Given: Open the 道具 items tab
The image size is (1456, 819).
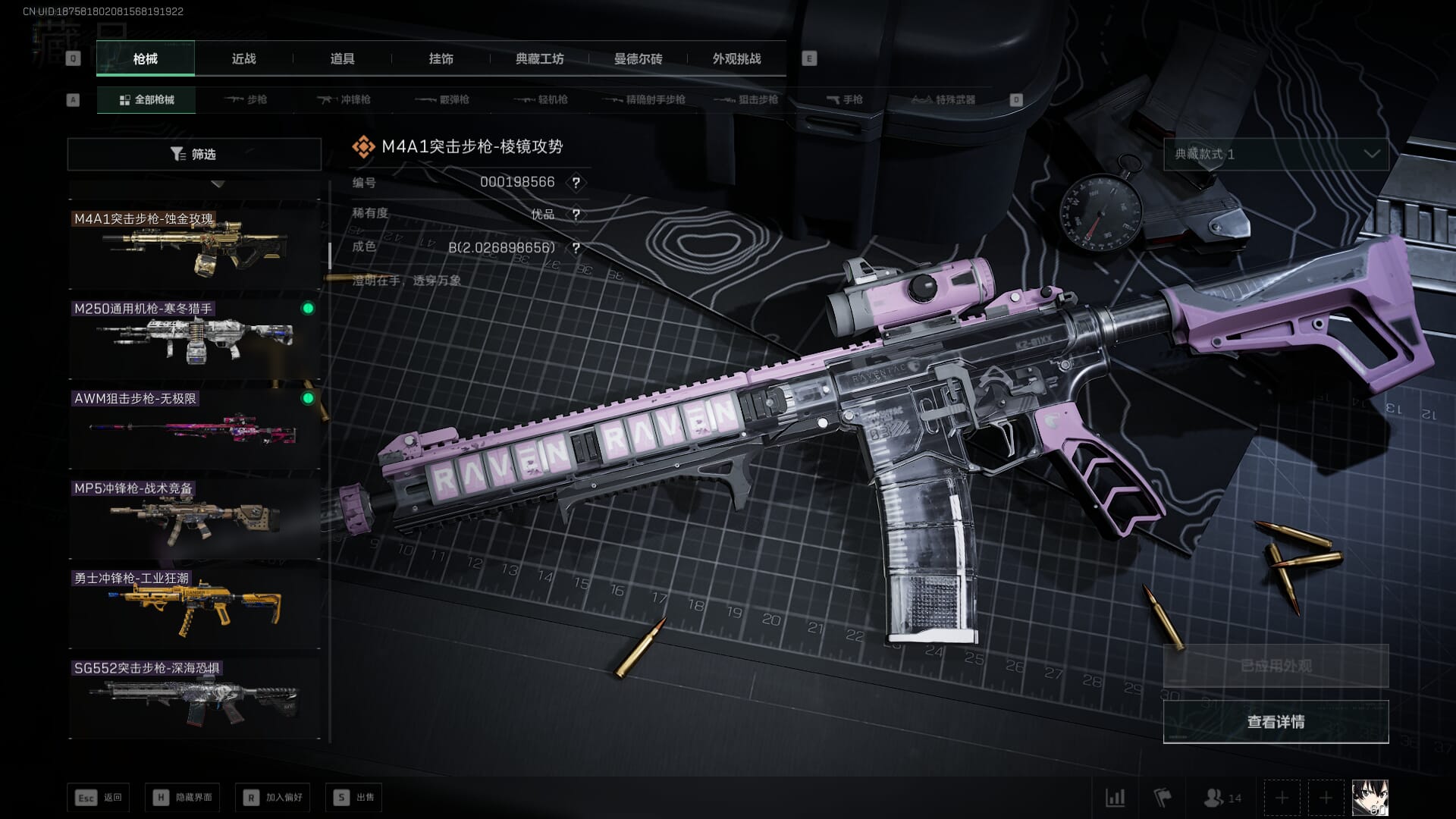Looking at the screenshot, I should tap(342, 58).
